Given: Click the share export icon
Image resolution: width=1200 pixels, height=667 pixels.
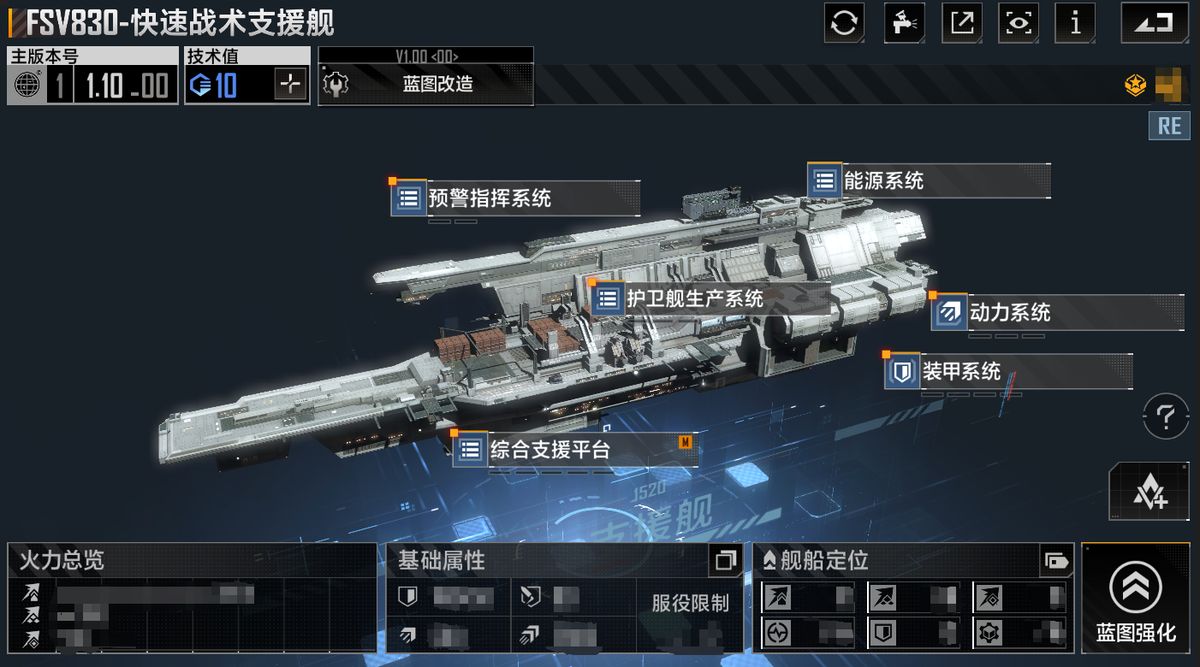Looking at the screenshot, I should (x=961, y=23).
